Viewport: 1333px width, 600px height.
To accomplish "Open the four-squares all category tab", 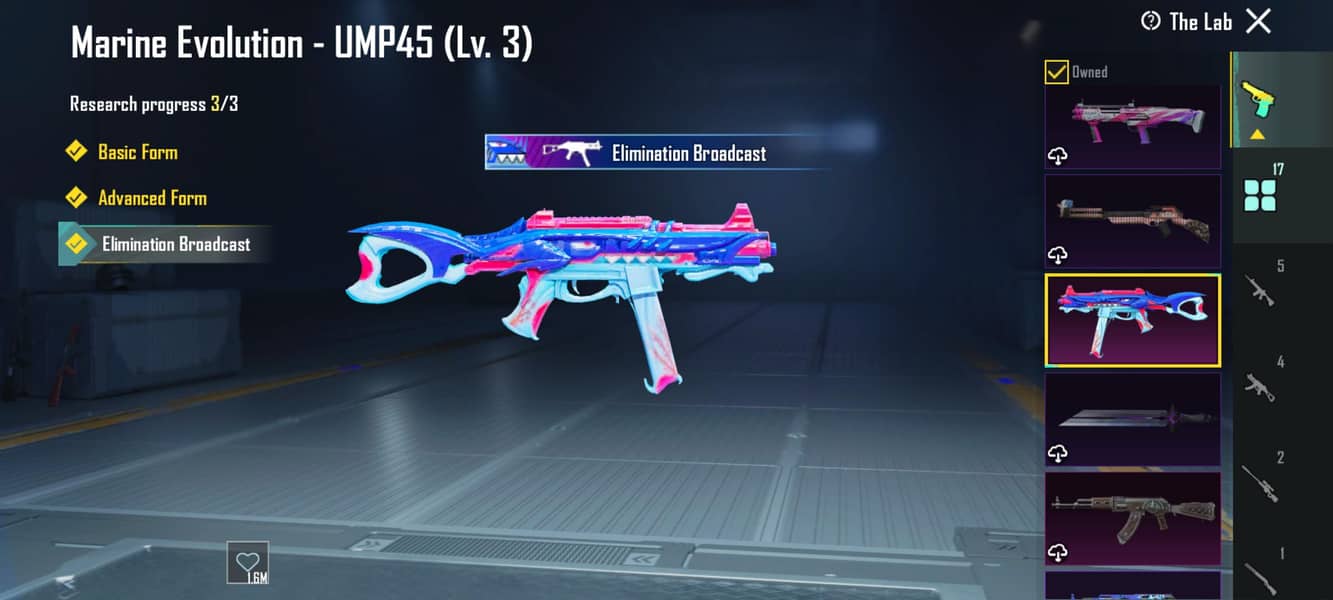I will [x=1258, y=195].
